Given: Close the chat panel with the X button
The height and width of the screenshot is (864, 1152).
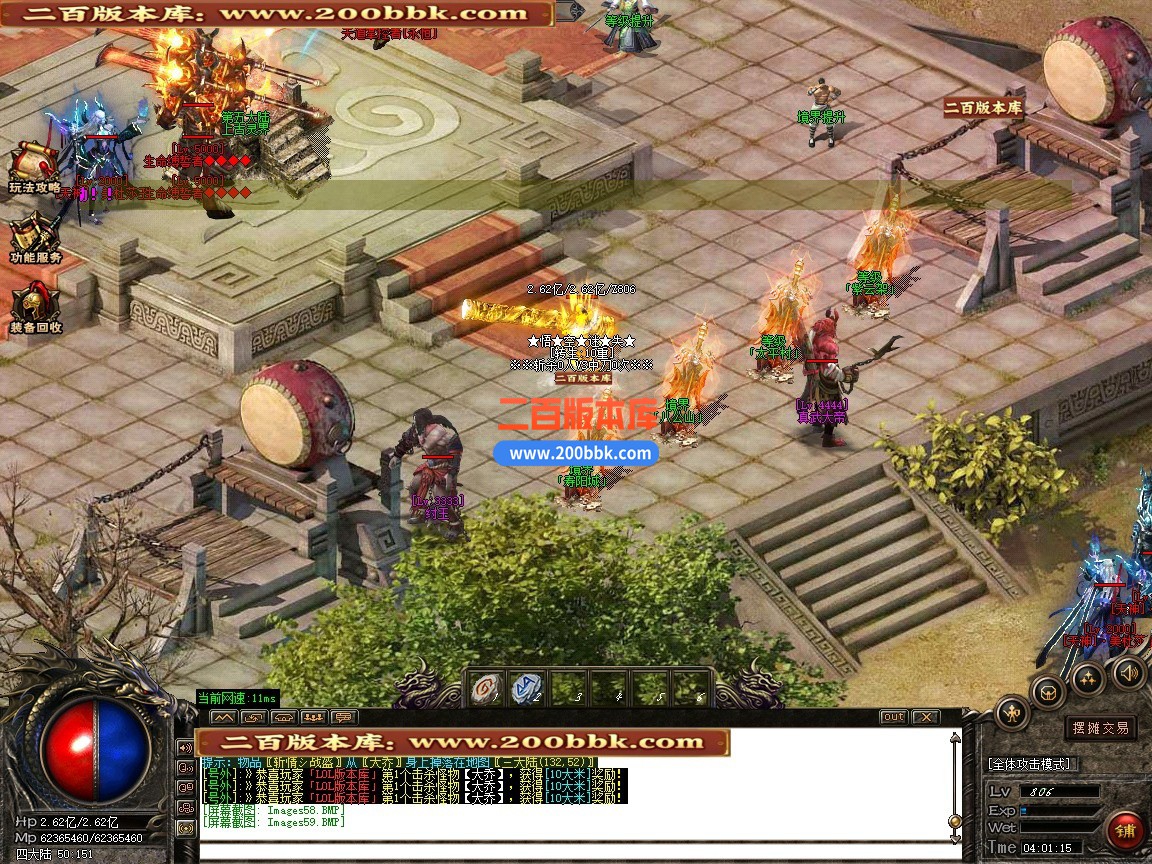Looking at the screenshot, I should 925,717.
